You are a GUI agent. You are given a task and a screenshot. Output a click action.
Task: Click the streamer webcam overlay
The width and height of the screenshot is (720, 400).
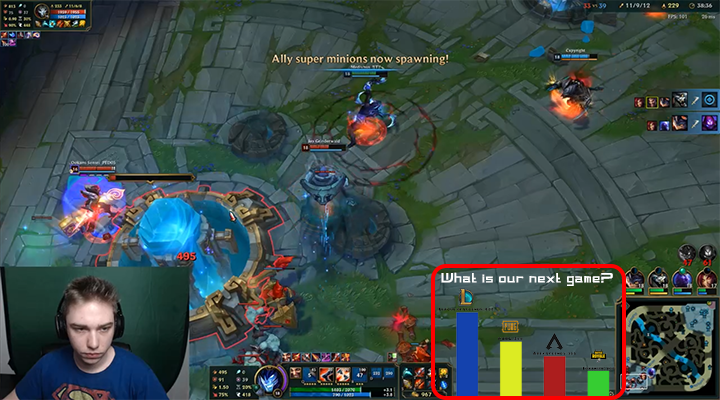click(93, 333)
